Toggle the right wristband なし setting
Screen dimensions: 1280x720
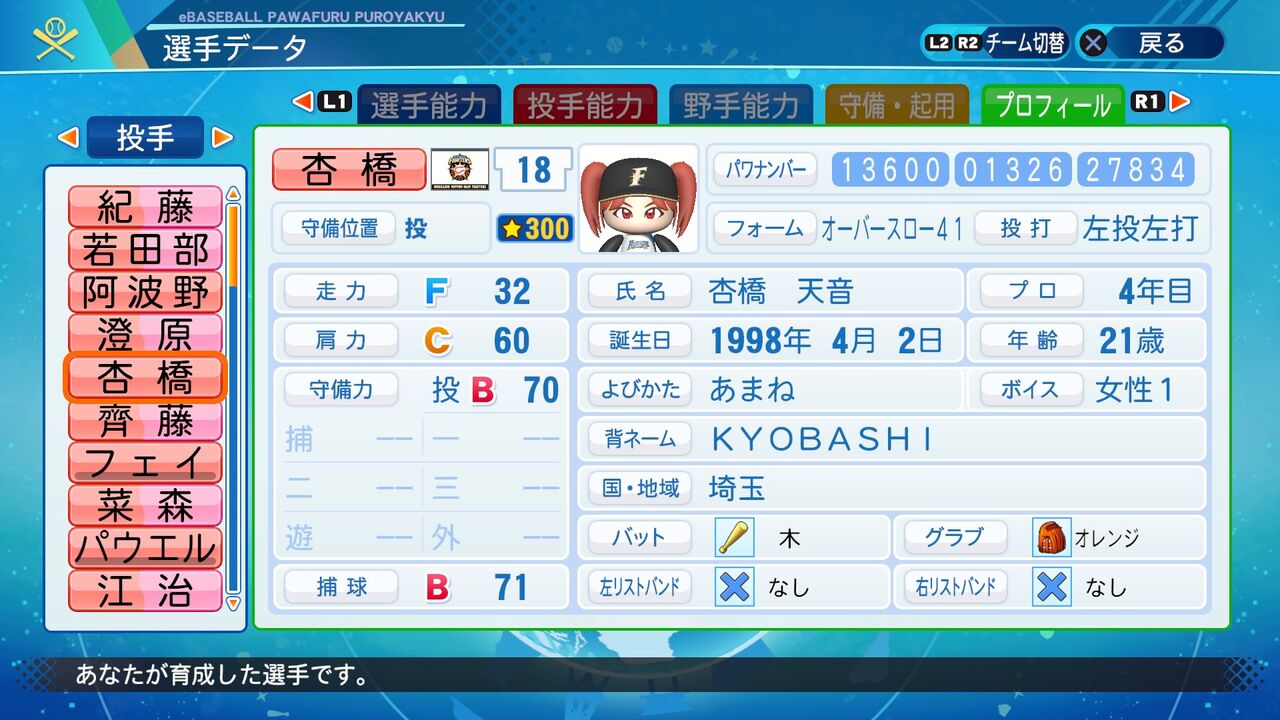click(x=1051, y=588)
